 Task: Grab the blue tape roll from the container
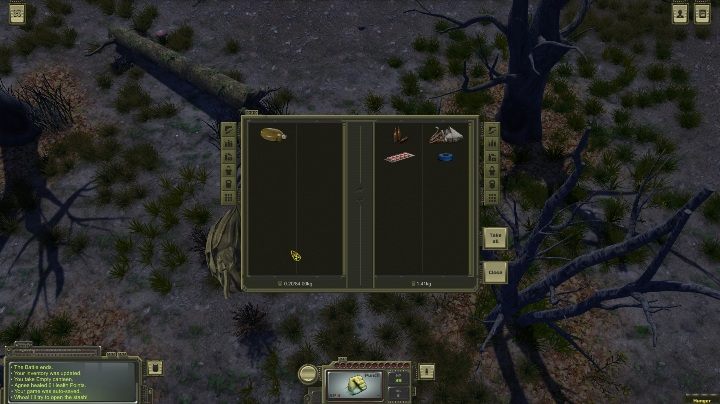point(446,156)
